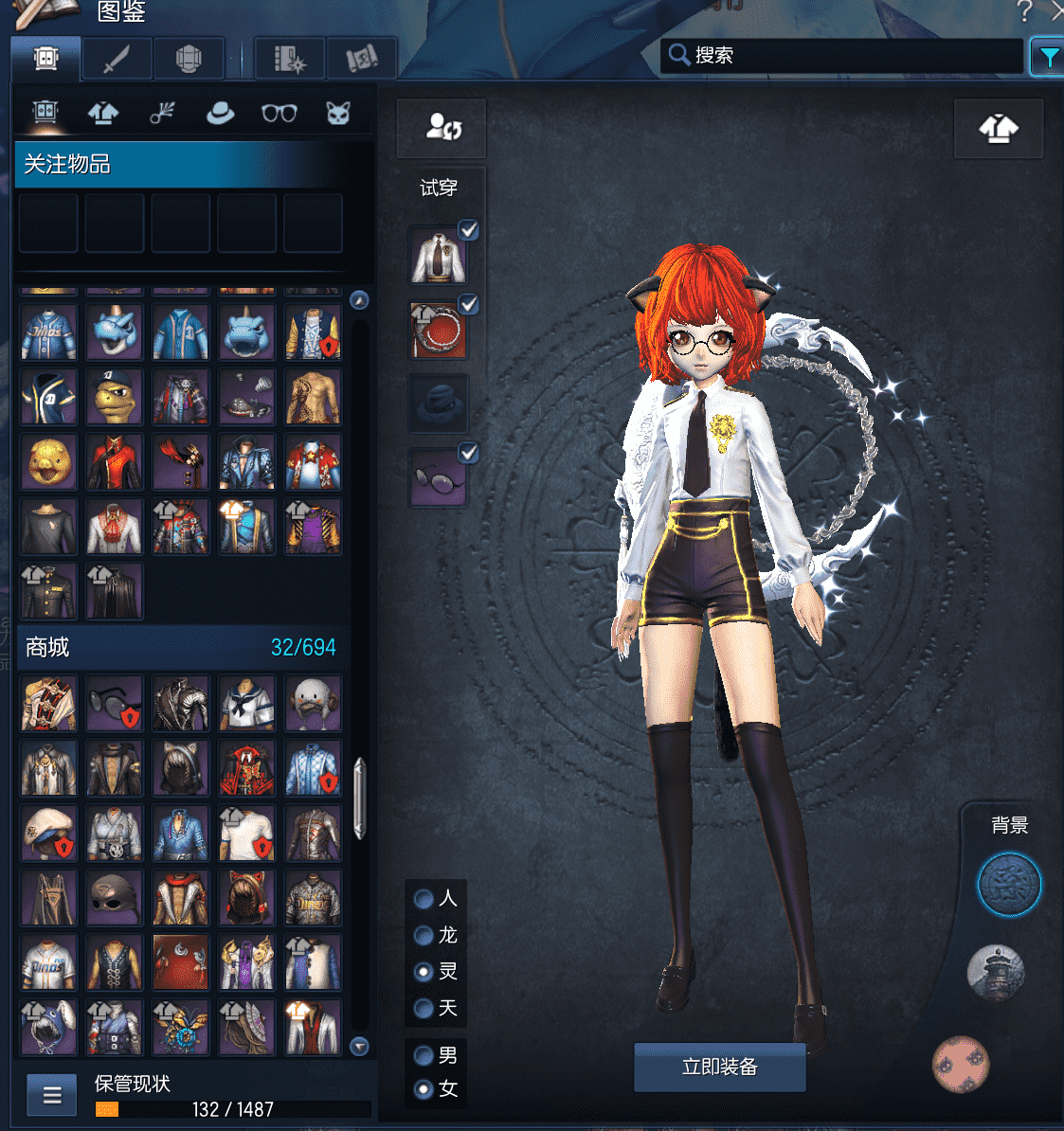Choose the 人 race option
This screenshot has width=1064, height=1131.
424,899
